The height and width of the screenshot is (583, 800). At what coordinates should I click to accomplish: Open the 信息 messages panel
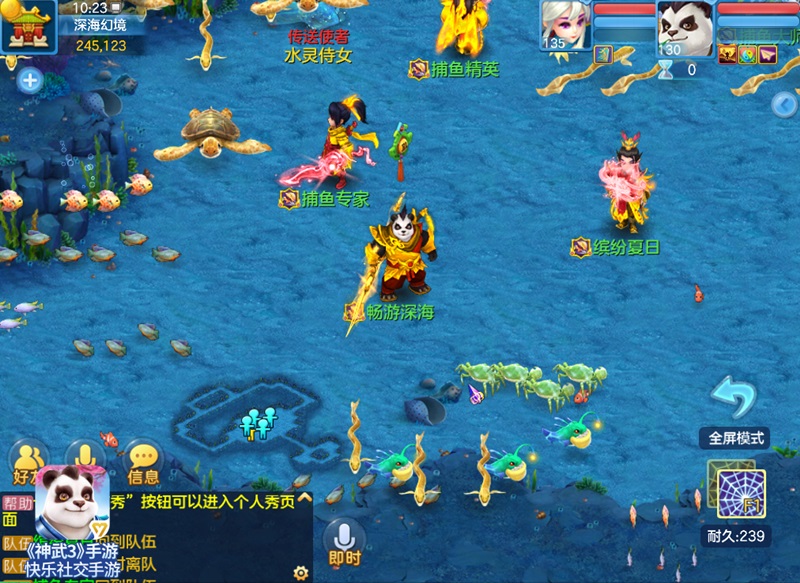[x=143, y=464]
